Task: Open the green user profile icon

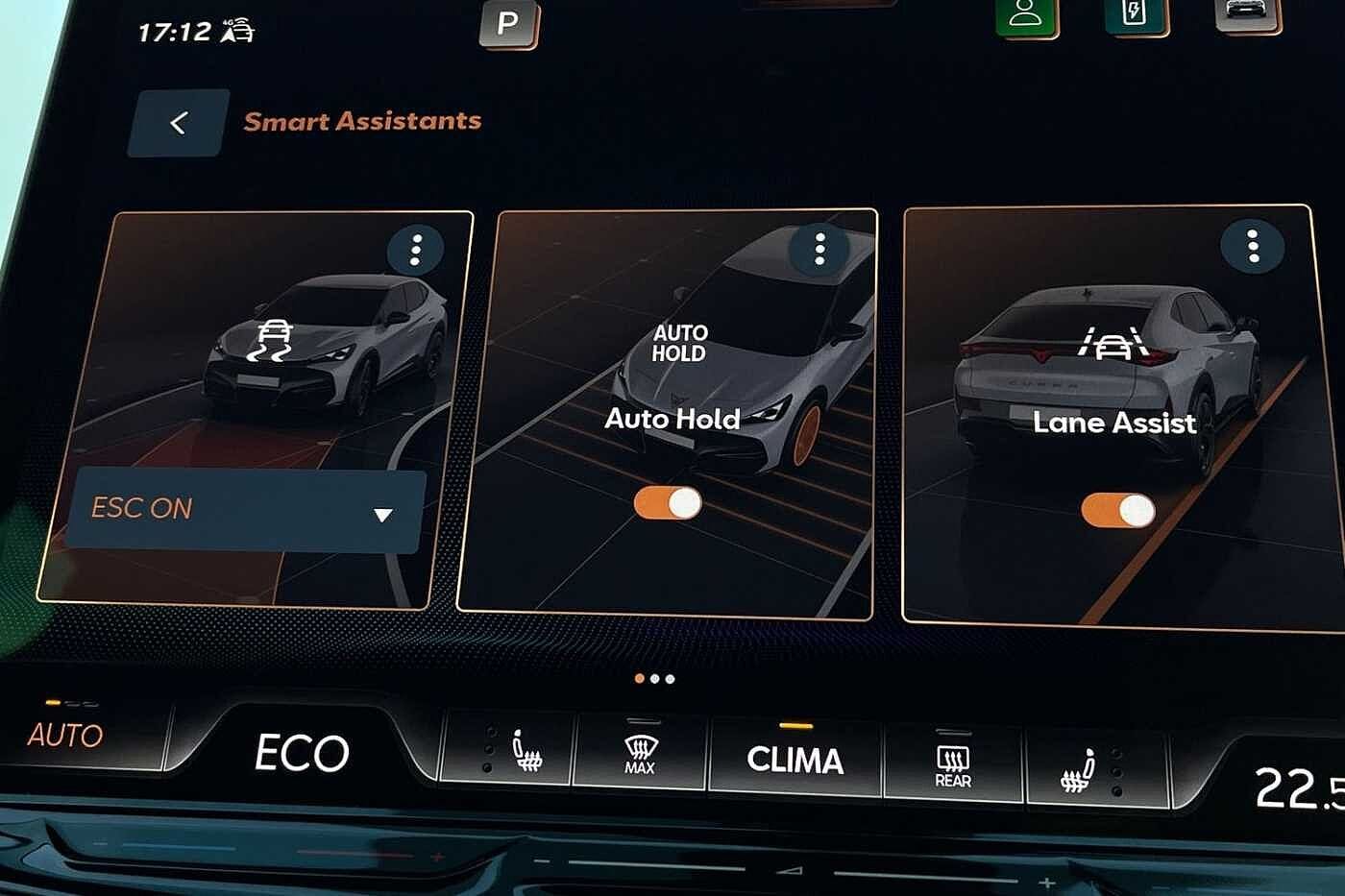Action: 1026,14
